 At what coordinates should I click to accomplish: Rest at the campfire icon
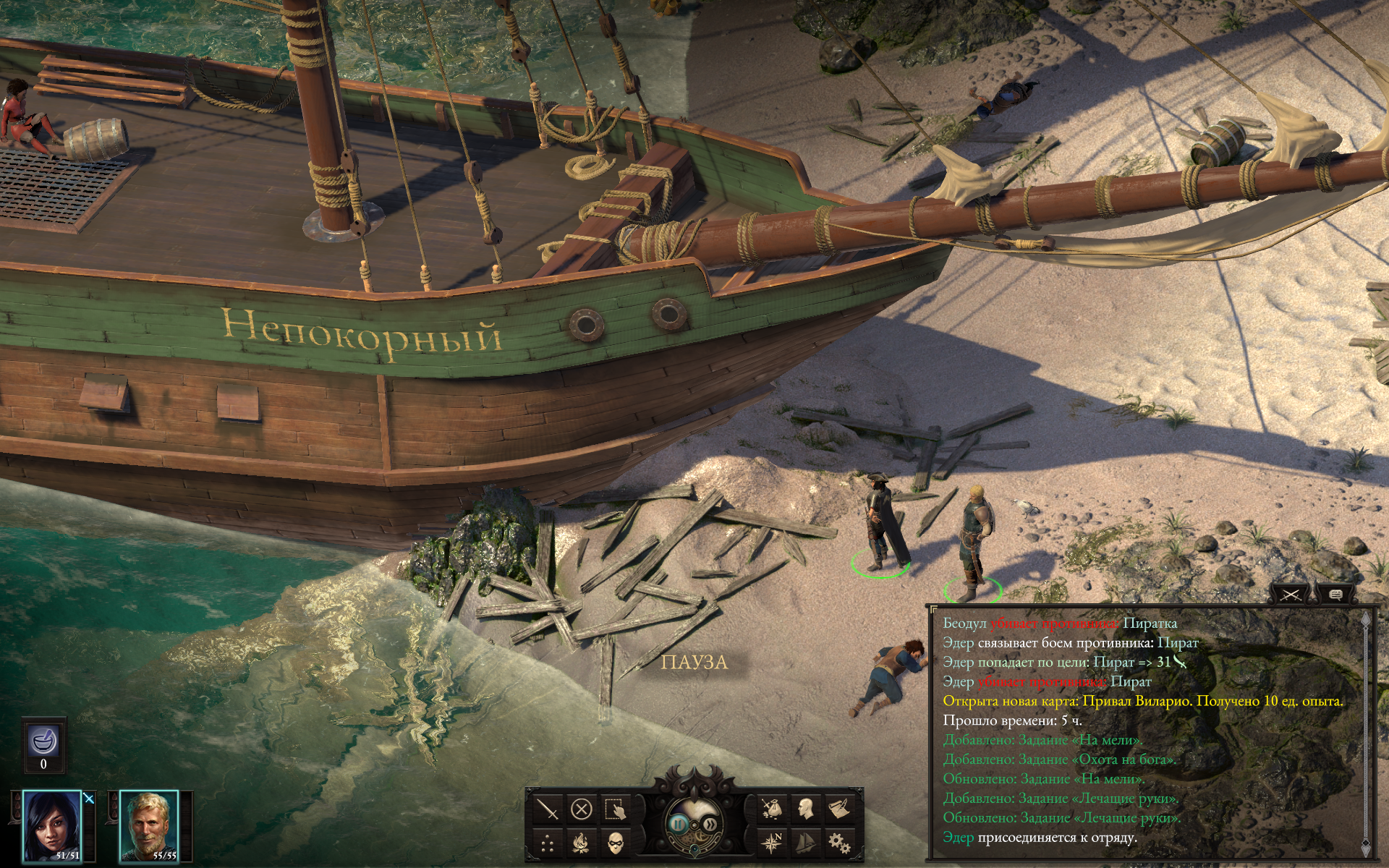(x=582, y=843)
